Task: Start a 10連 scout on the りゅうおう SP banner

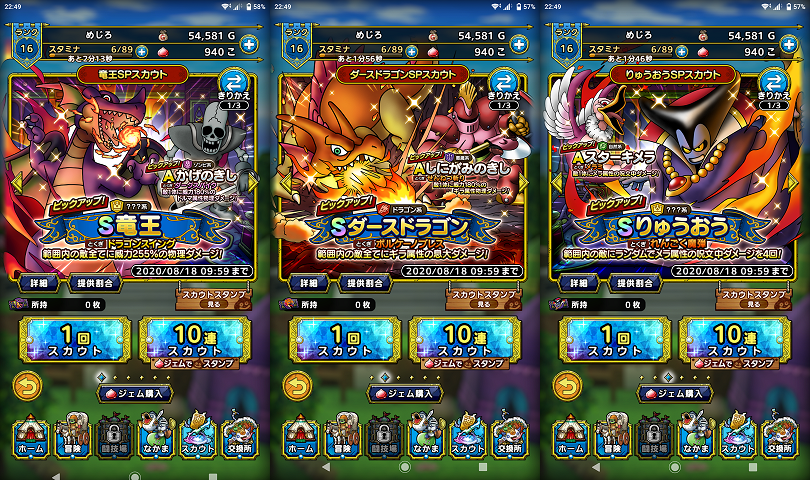Action: pyautogui.click(x=729, y=342)
